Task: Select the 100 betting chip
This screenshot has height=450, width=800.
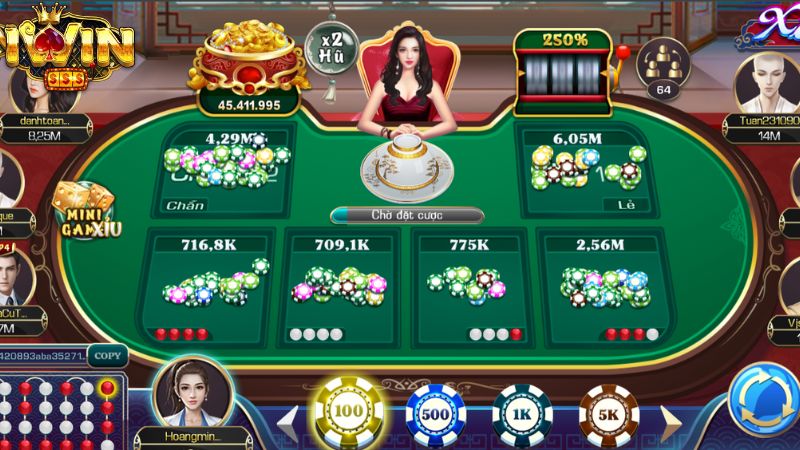Action: tap(348, 411)
